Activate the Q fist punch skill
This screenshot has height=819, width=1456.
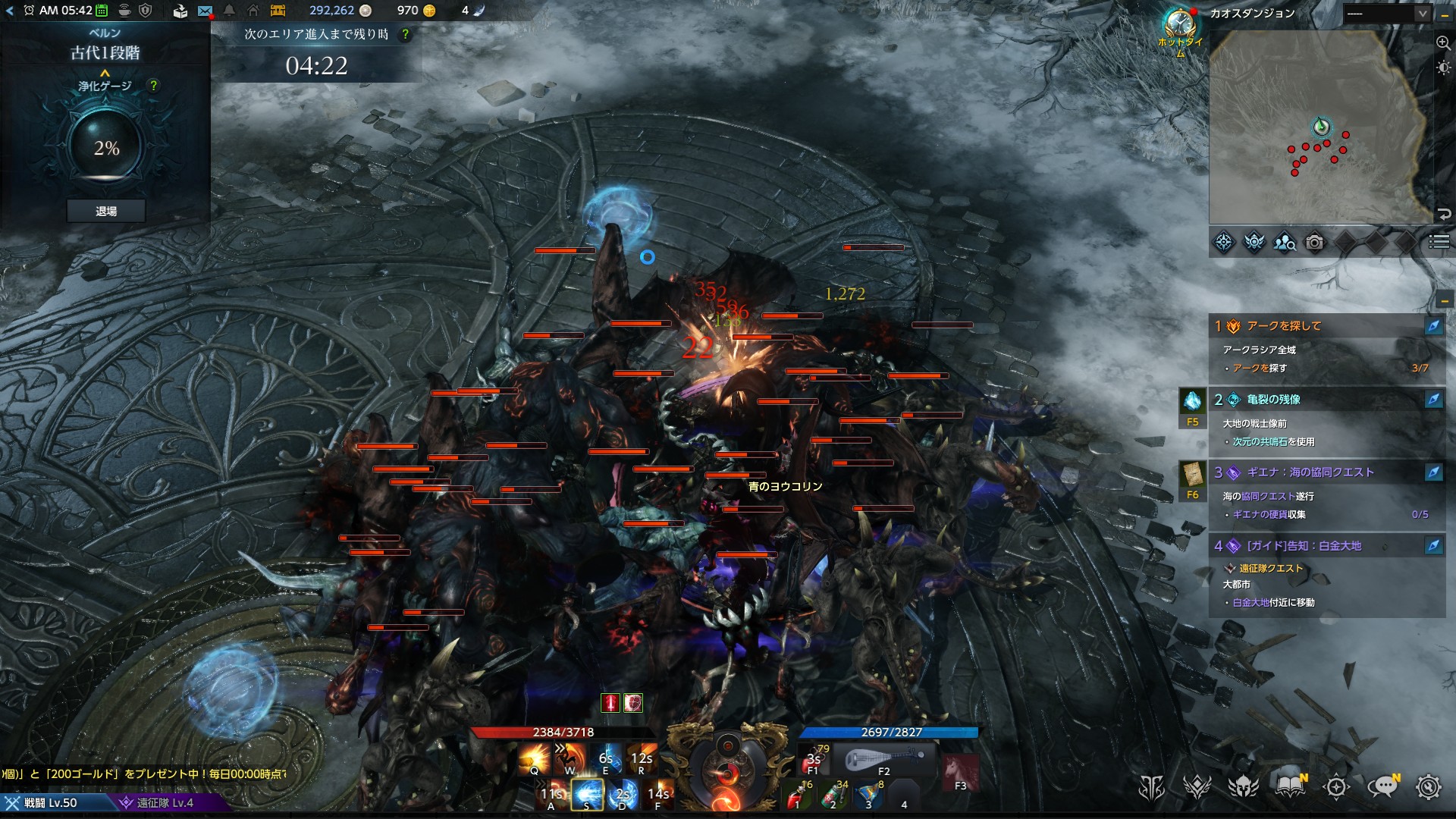[535, 758]
